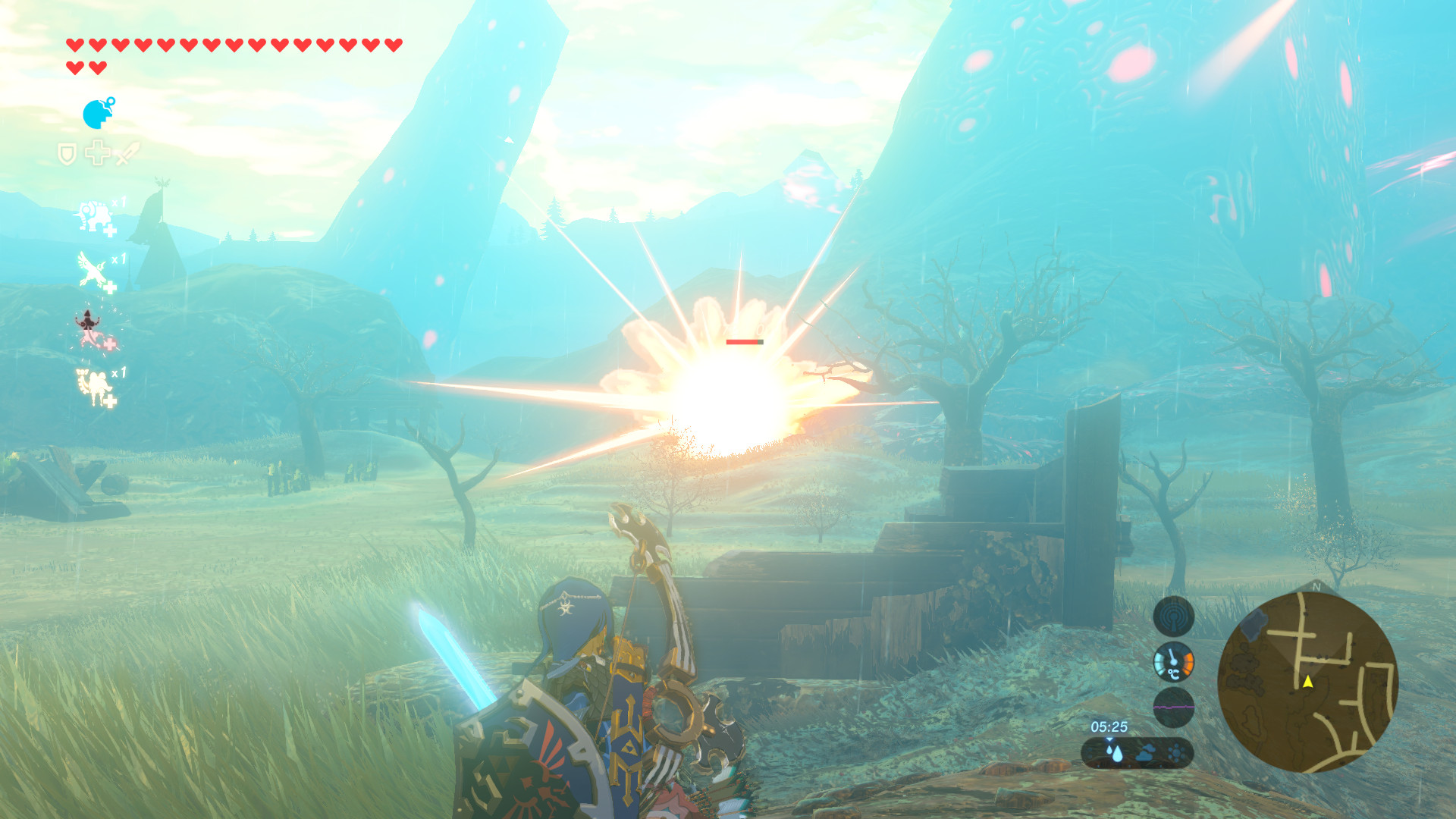
Task: Click the 05:25 time display
Action: tap(1110, 726)
